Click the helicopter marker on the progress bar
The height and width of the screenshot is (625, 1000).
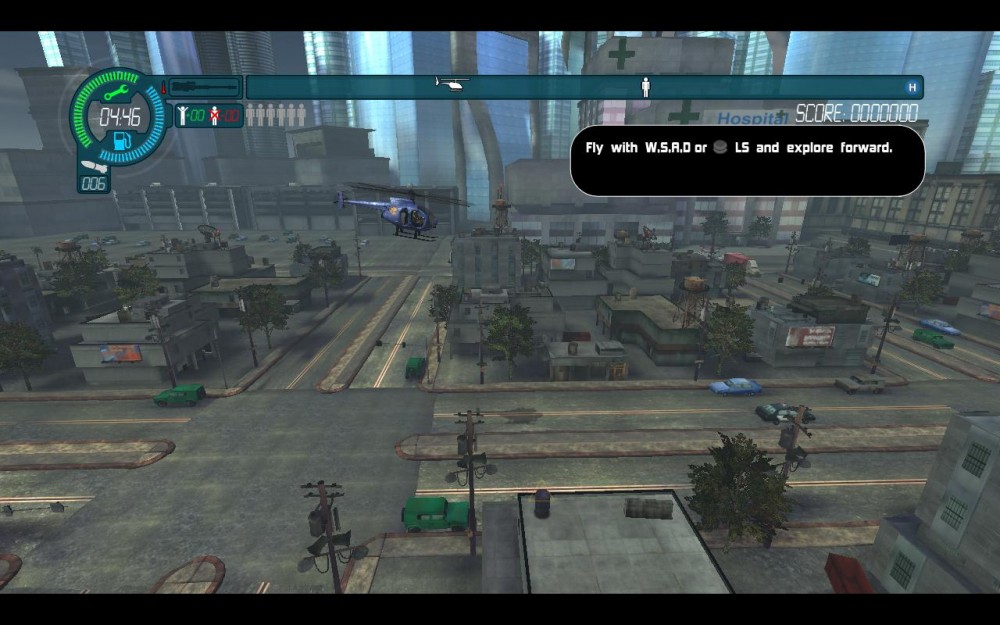coord(452,84)
